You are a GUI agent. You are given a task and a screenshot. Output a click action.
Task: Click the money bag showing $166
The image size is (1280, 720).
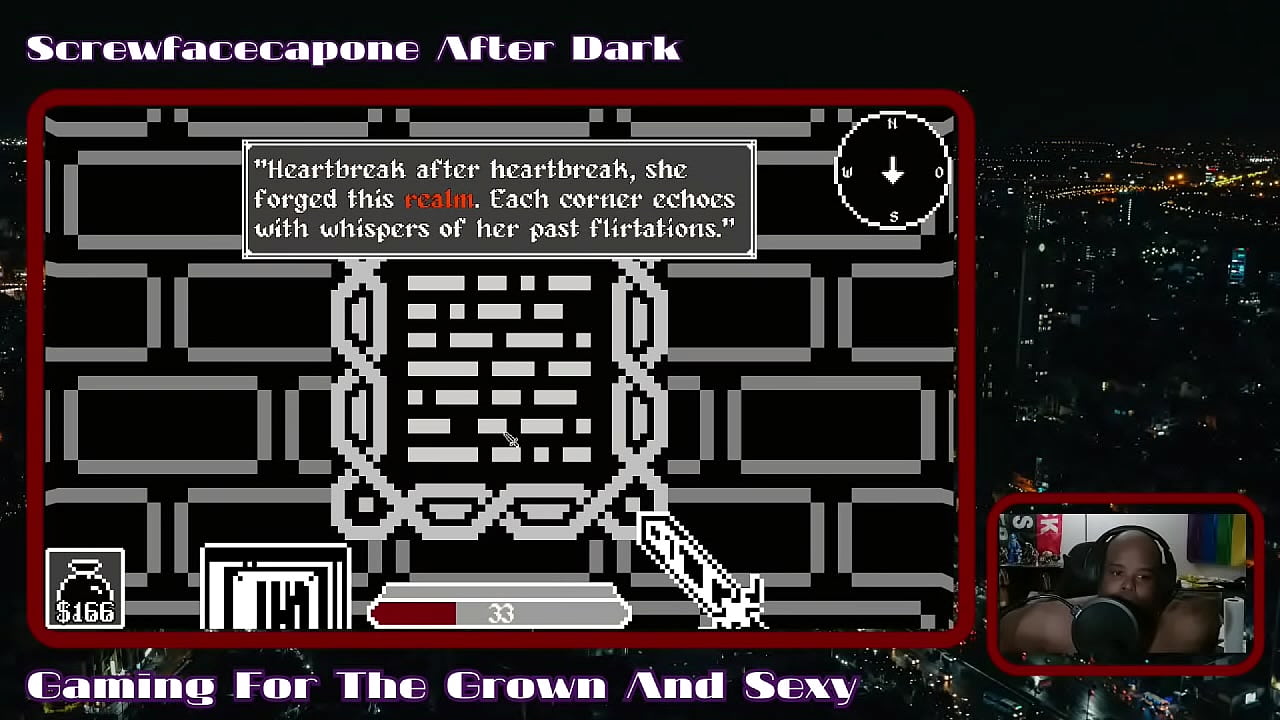[x=86, y=587]
